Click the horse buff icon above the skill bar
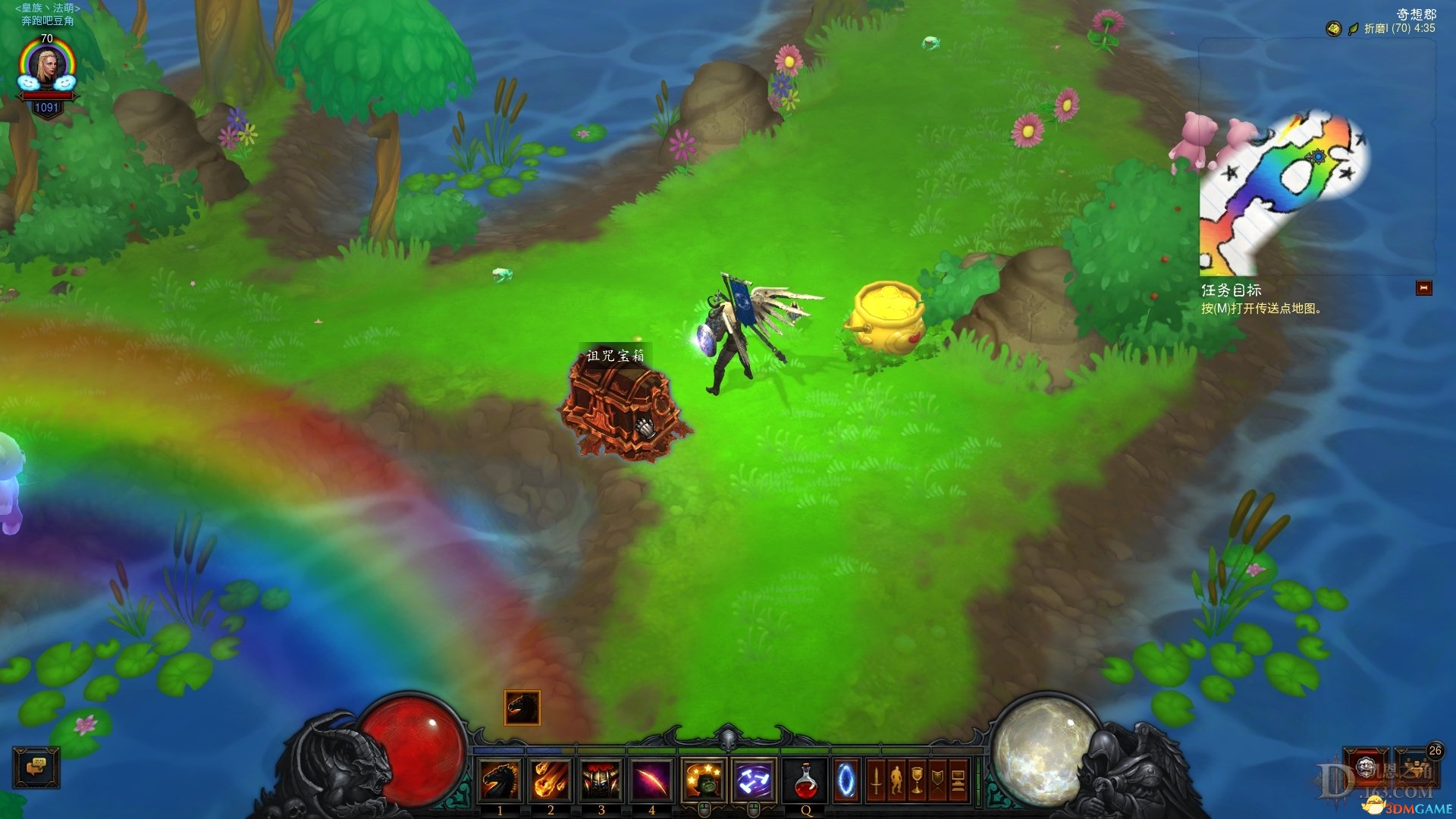Viewport: 1456px width, 819px height. coord(522,708)
